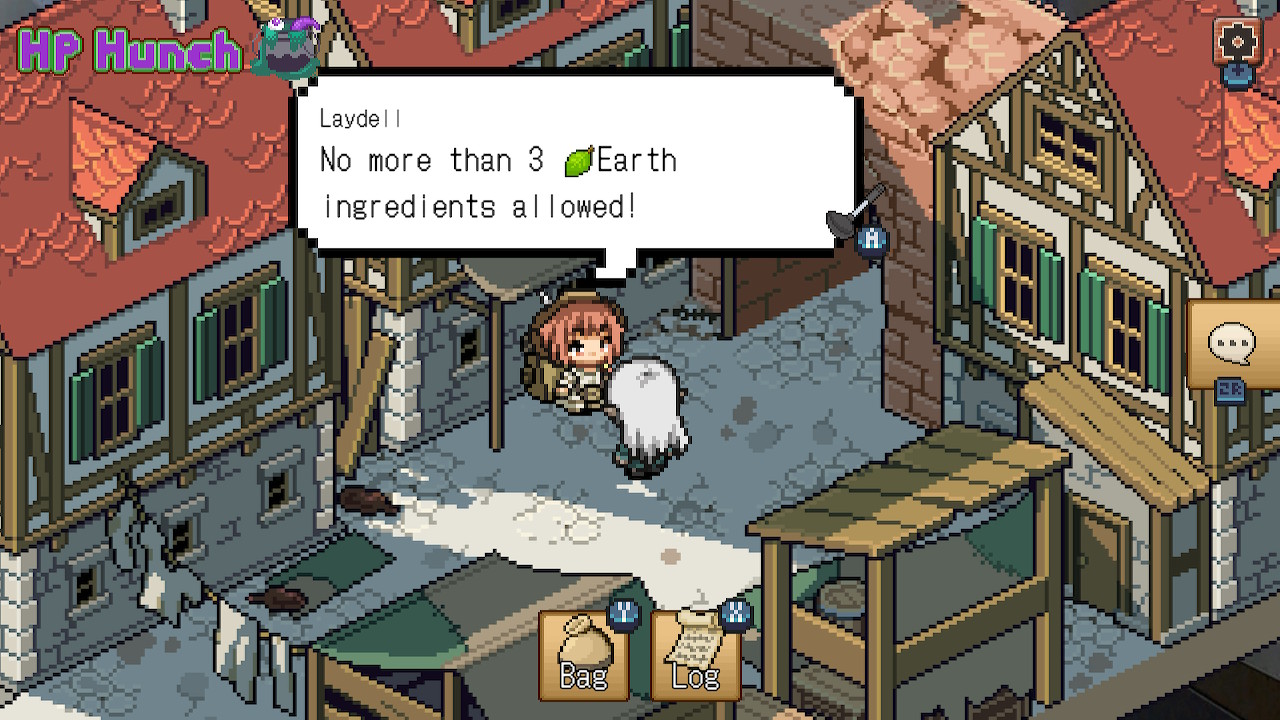Toggle the Y button badge on the Bag

(x=624, y=612)
